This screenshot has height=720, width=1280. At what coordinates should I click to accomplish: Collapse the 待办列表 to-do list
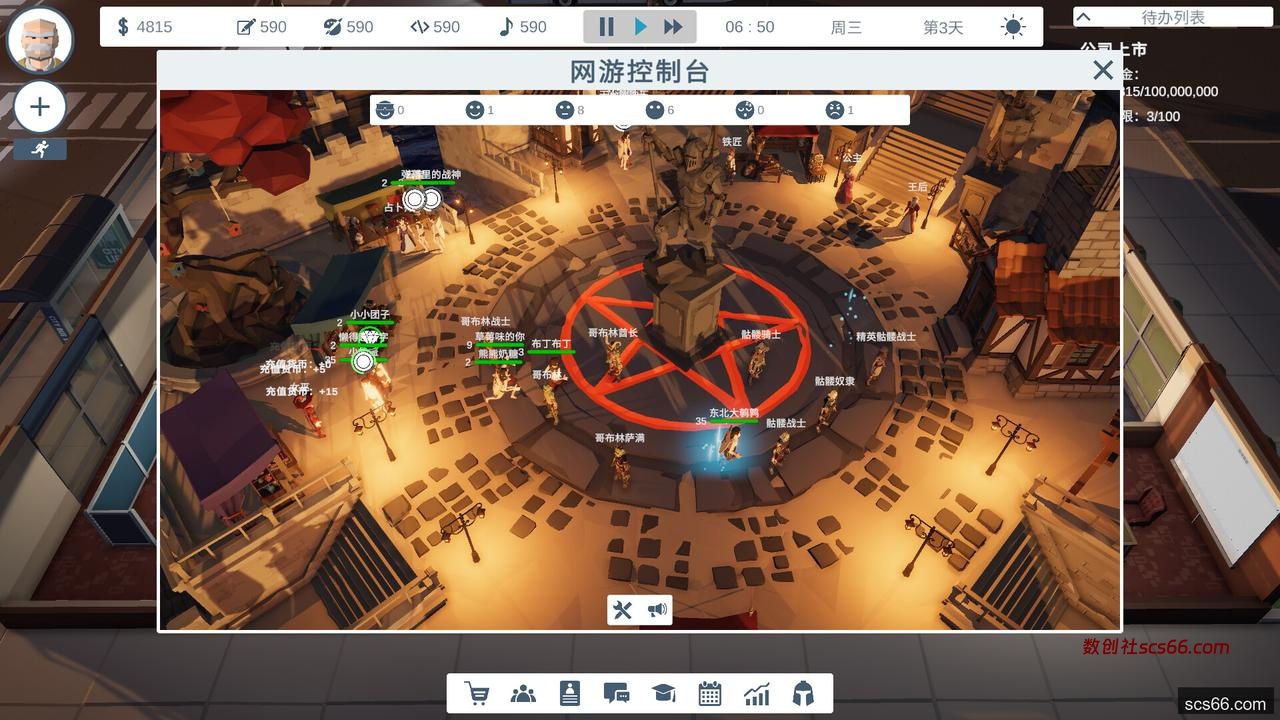[1083, 17]
